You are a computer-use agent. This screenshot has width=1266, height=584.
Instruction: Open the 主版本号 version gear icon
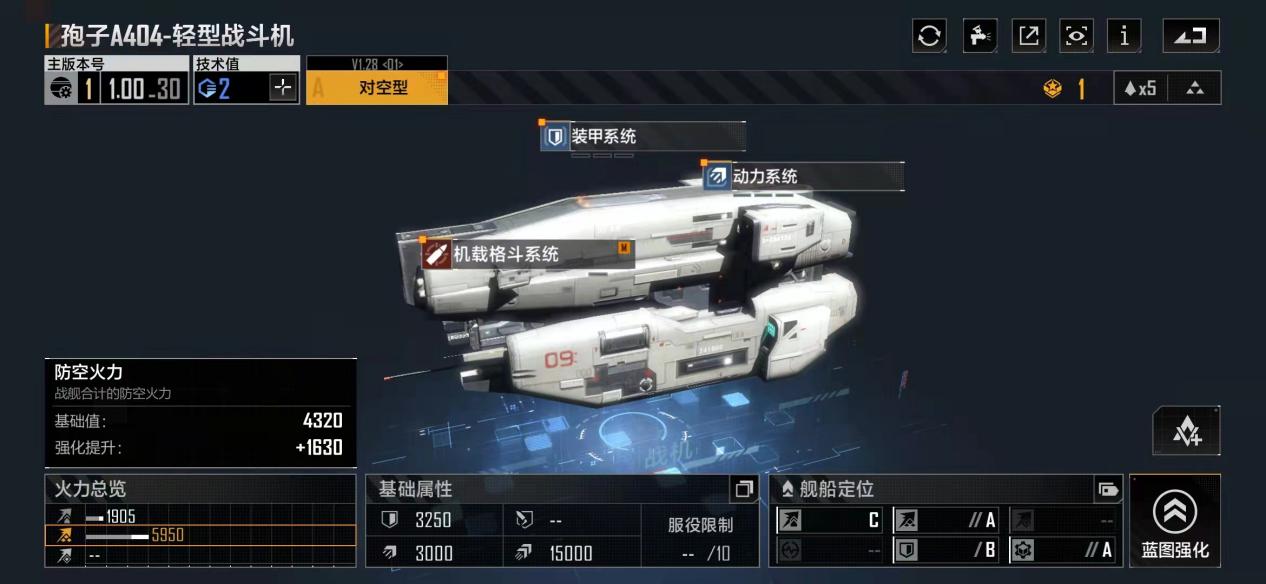60,89
